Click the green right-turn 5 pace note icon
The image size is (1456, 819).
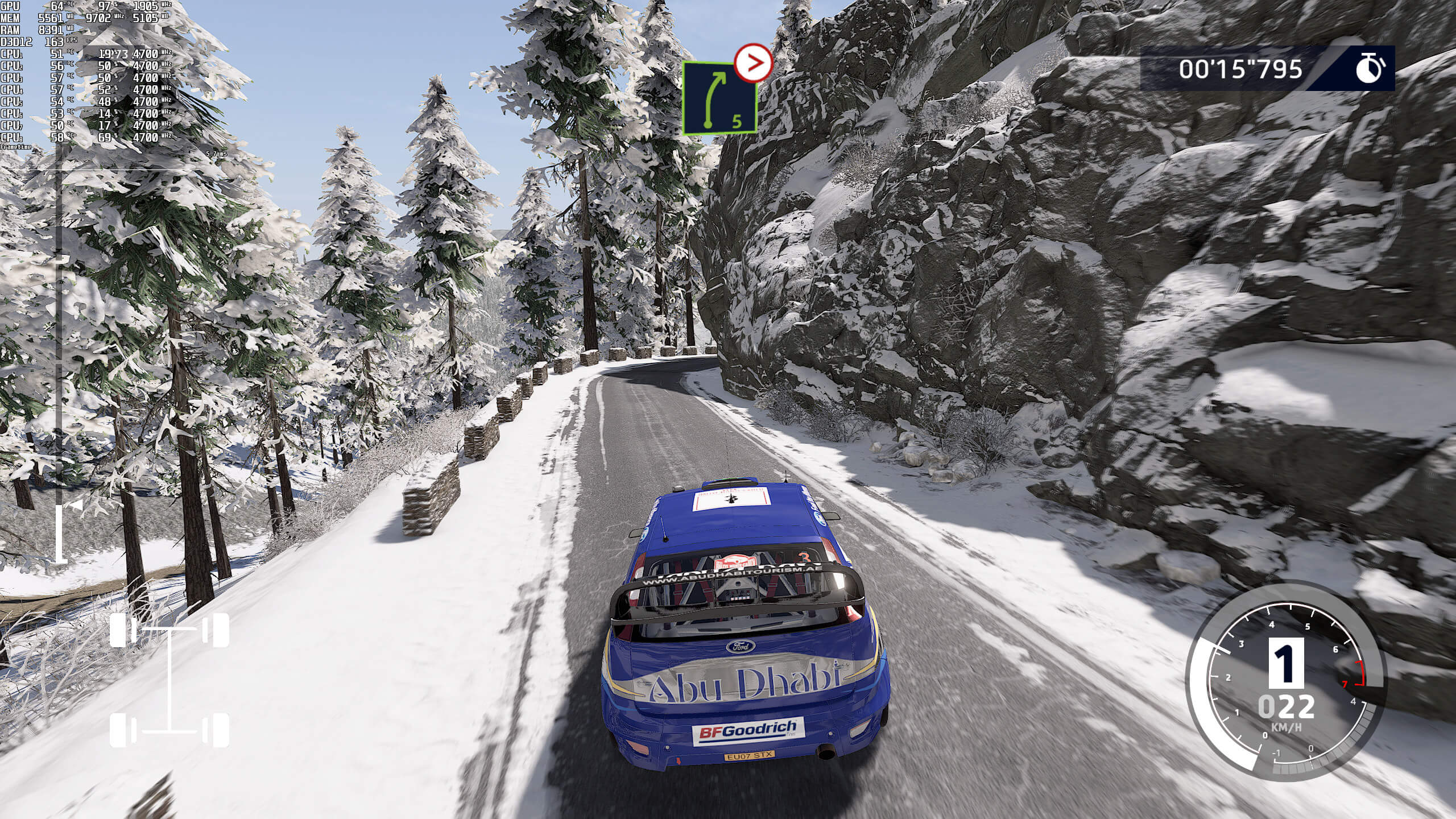(719, 99)
